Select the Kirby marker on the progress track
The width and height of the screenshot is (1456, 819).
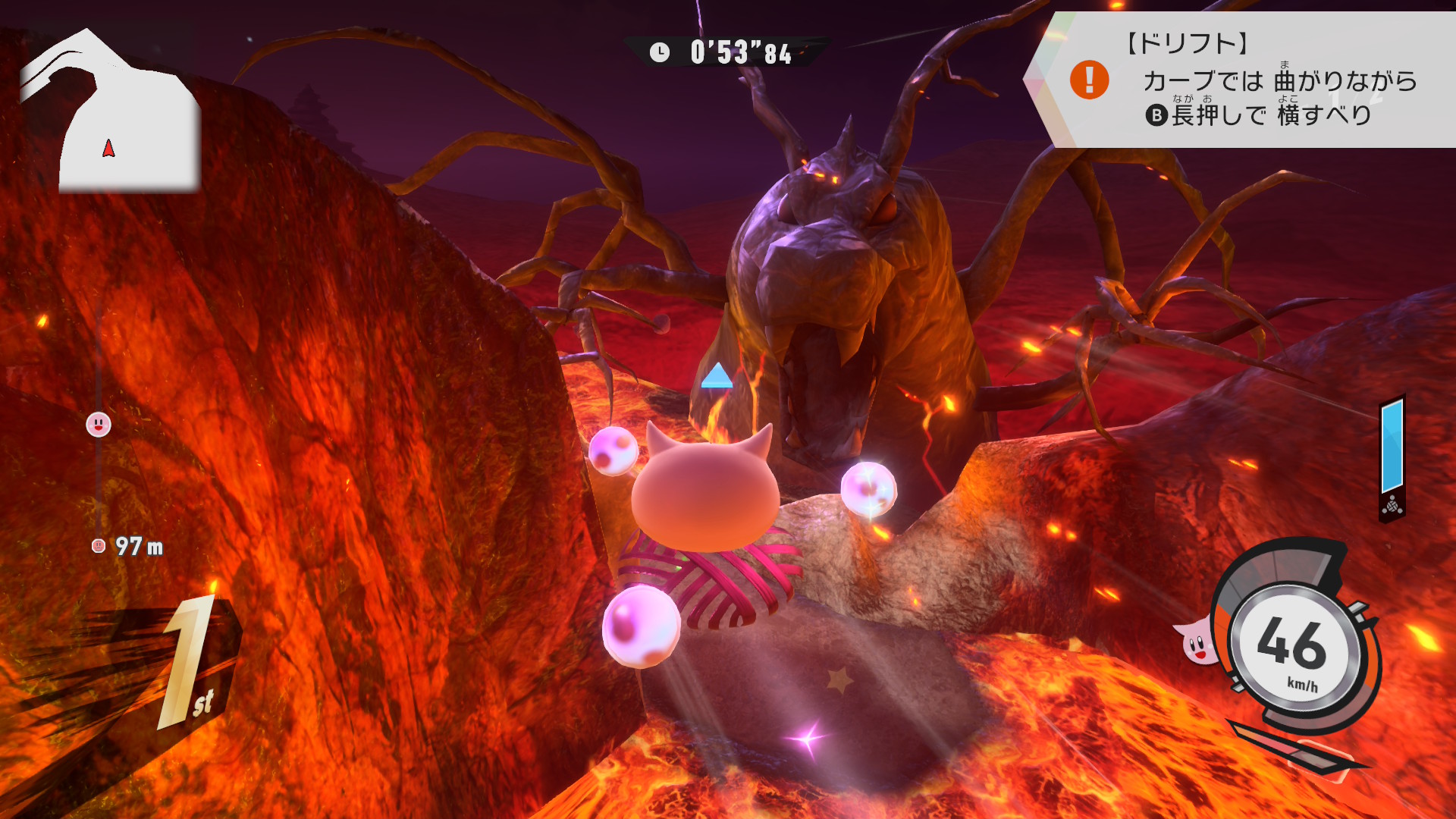[99, 425]
